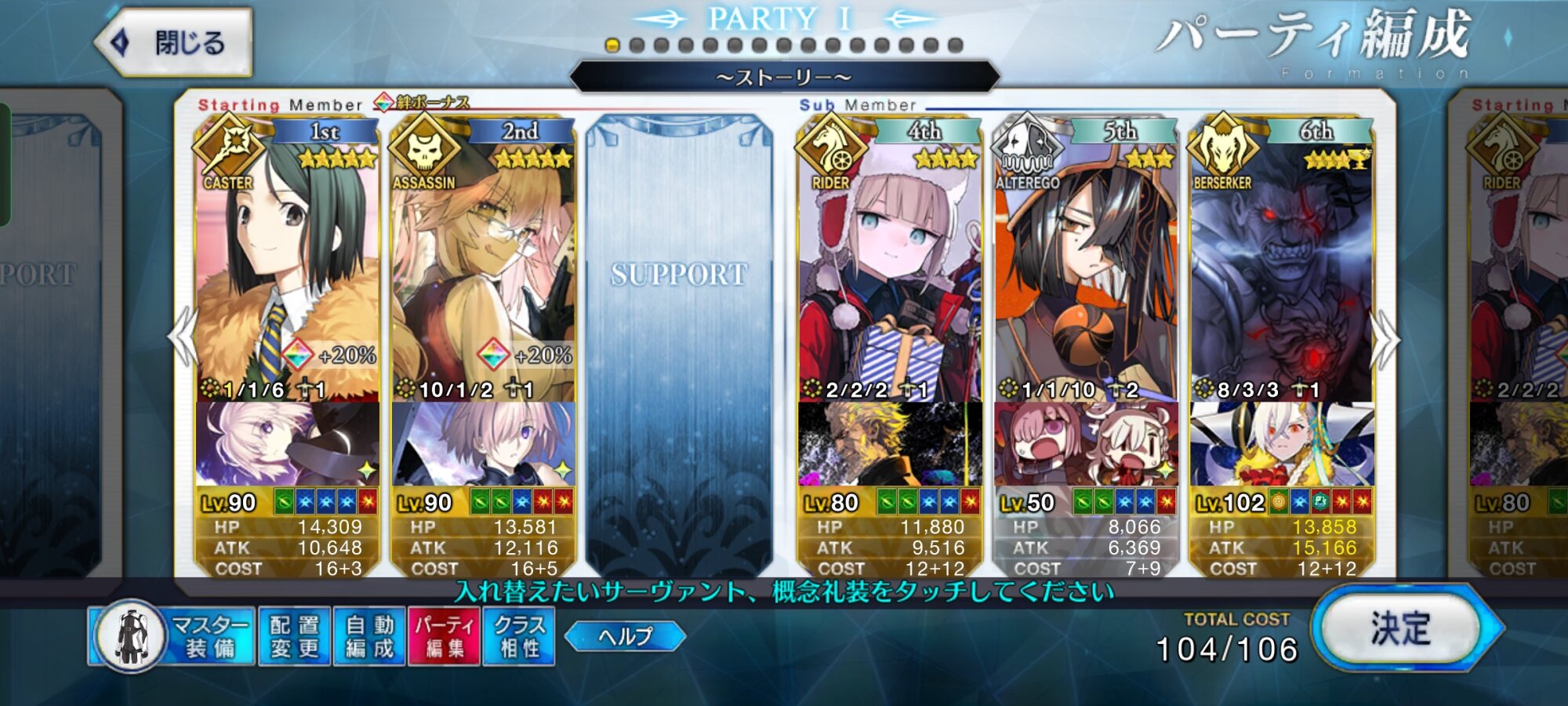Open the ヘルプ help button
The width and height of the screenshot is (1568, 706).
[x=625, y=636]
